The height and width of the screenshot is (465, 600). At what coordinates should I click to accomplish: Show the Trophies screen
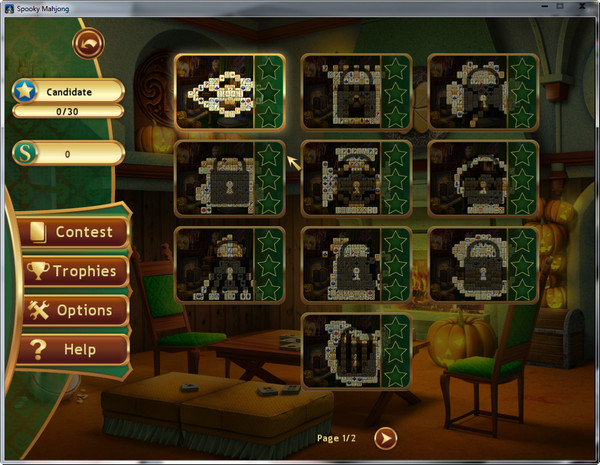74,271
